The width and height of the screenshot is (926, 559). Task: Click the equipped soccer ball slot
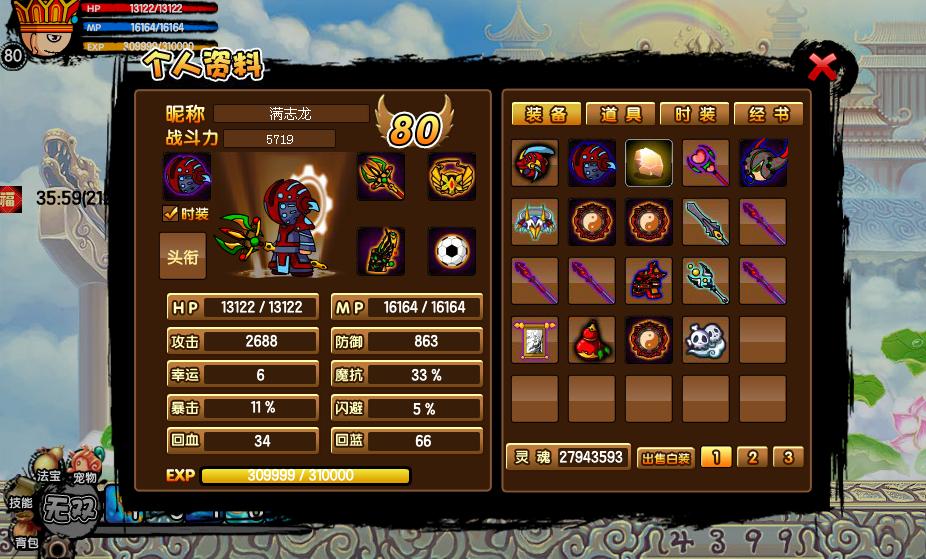(452, 251)
